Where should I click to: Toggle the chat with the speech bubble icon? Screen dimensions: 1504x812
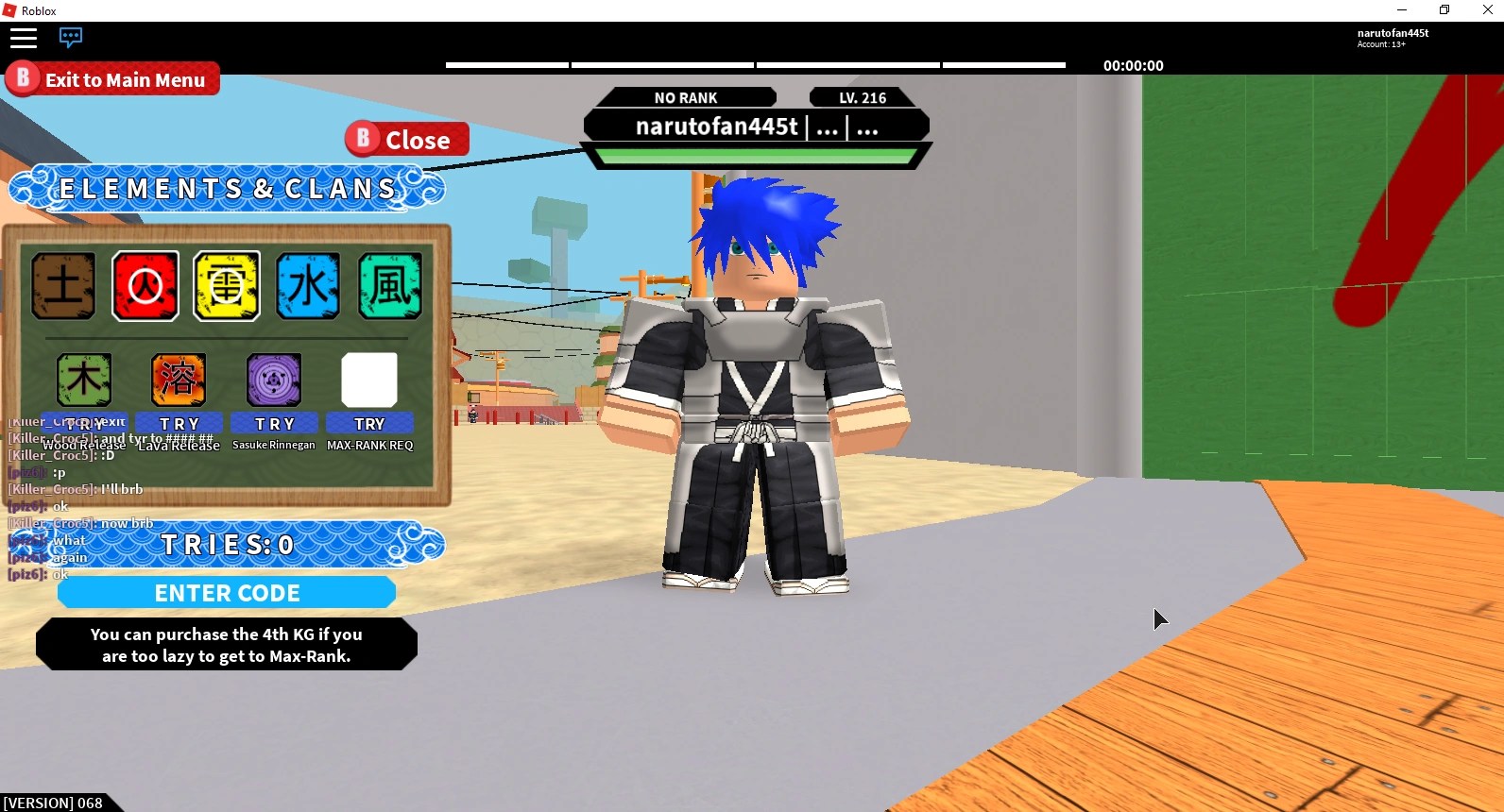(71, 38)
